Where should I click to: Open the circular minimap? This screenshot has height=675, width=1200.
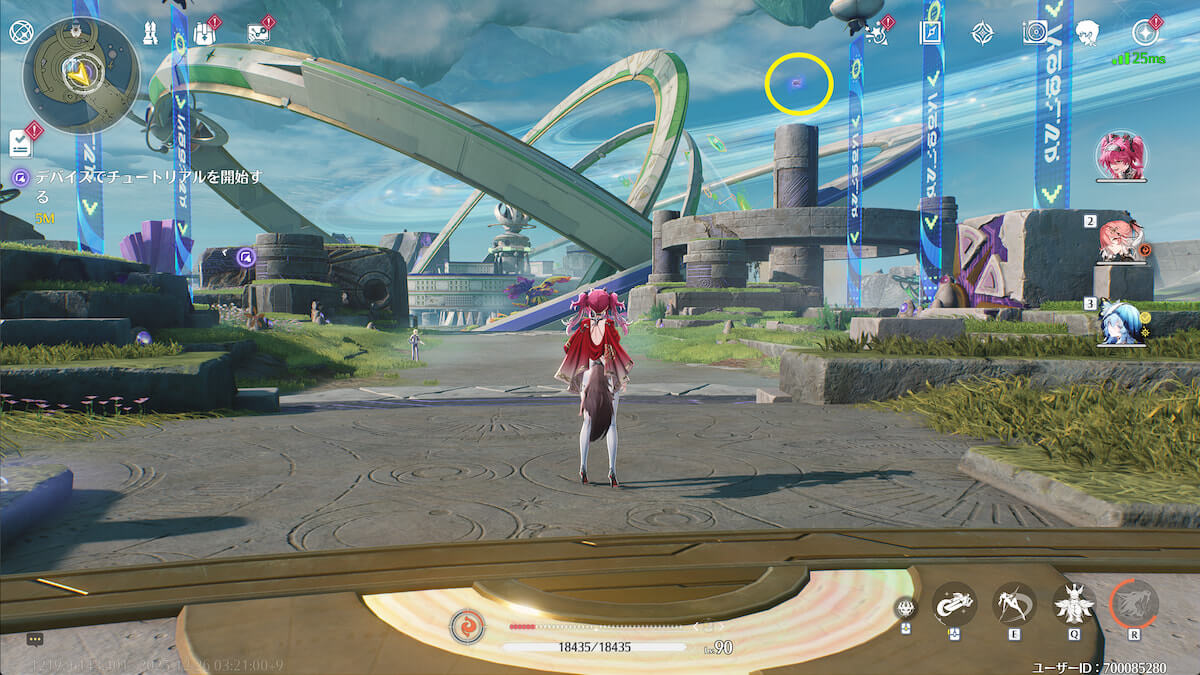(81, 75)
